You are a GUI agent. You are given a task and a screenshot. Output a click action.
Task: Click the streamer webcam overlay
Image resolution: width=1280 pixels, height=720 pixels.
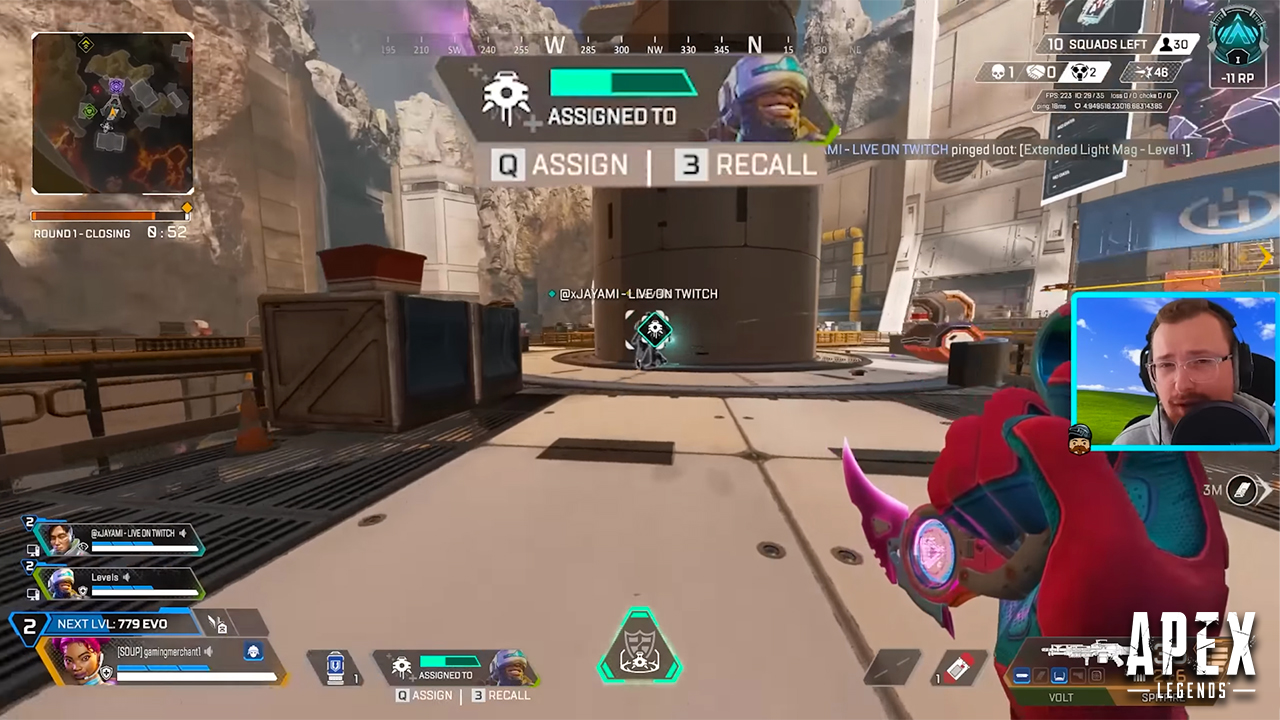point(1175,371)
